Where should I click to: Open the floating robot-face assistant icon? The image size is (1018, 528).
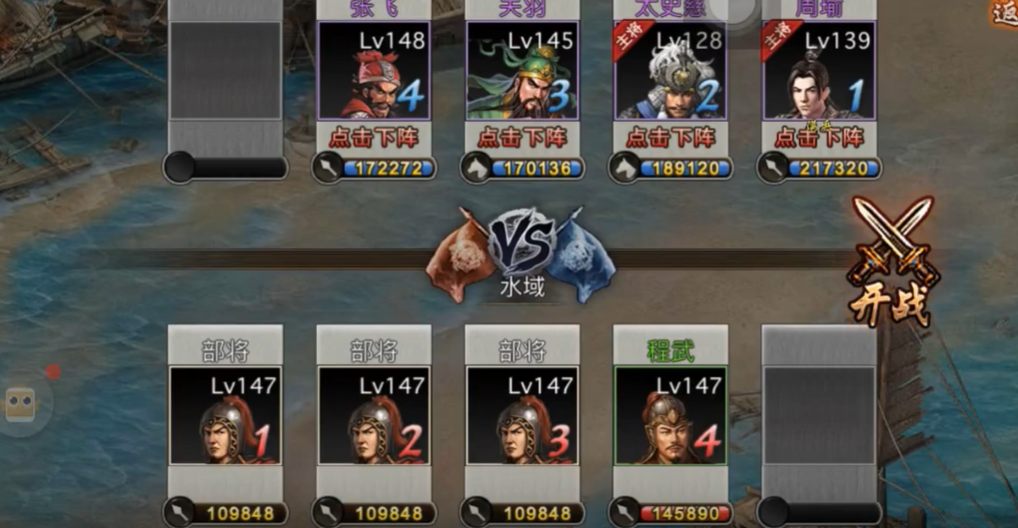(20, 404)
